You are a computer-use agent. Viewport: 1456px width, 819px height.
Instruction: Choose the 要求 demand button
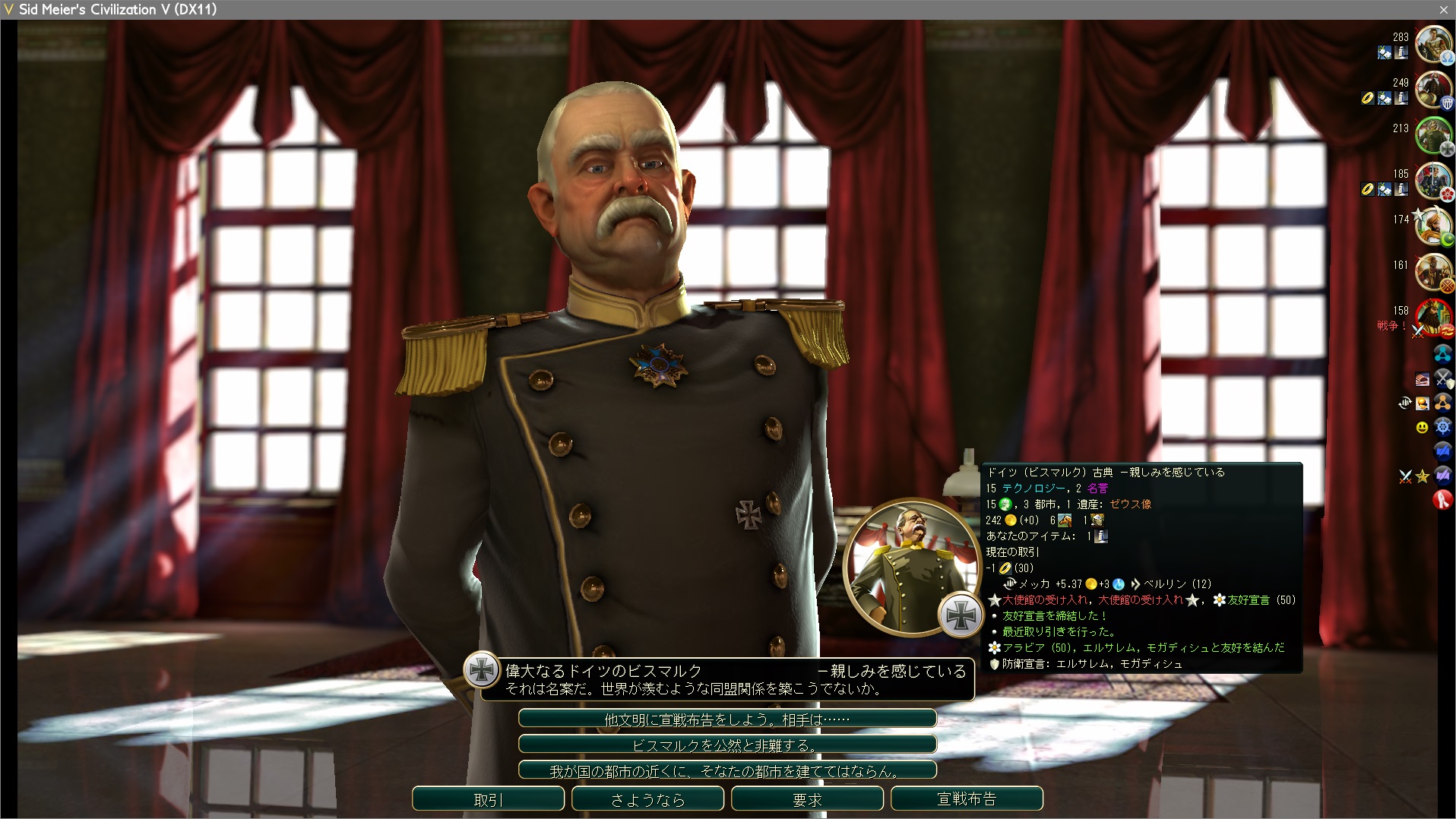807,799
